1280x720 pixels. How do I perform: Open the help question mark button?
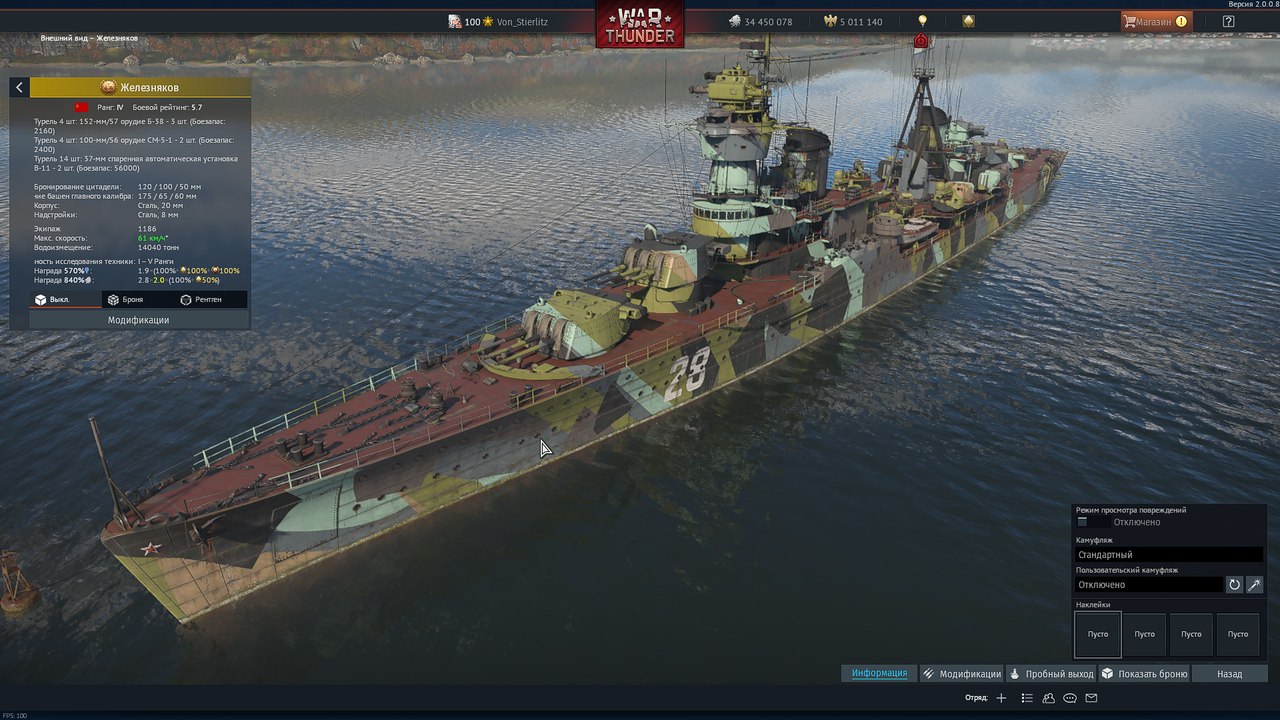(1228, 21)
